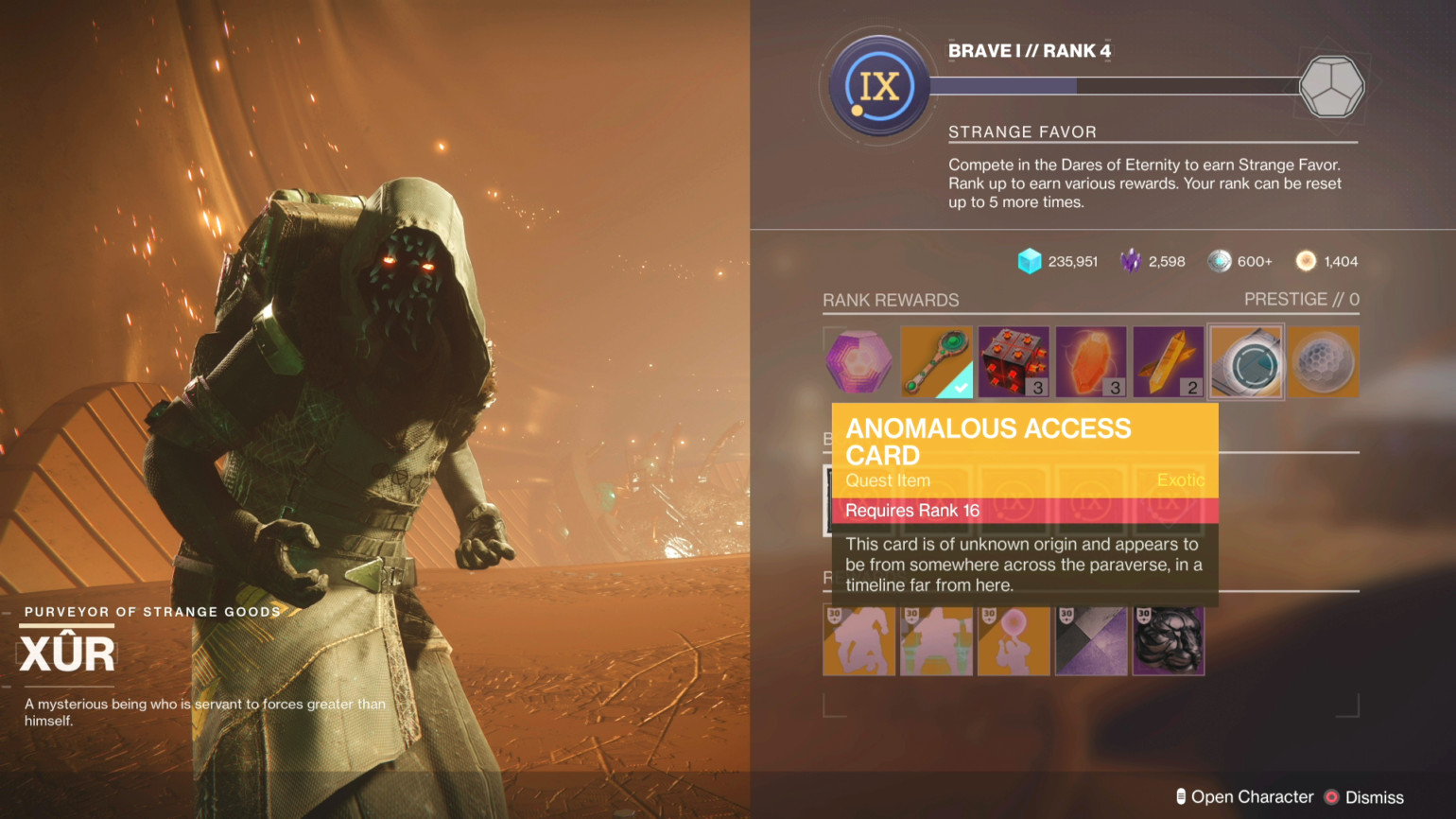Click the first dancing emote reward

(x=859, y=640)
